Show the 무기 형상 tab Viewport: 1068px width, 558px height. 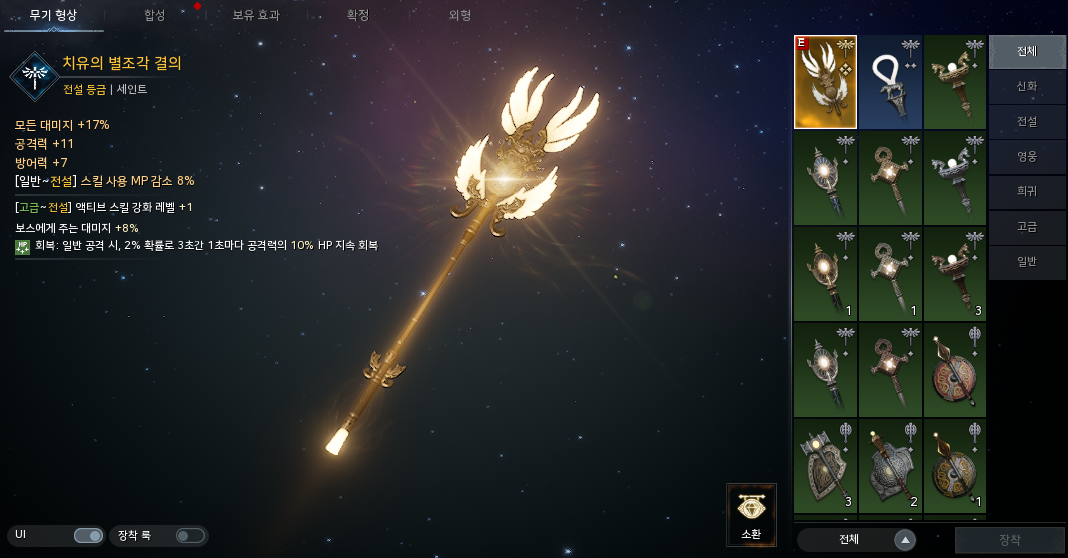tap(53, 15)
